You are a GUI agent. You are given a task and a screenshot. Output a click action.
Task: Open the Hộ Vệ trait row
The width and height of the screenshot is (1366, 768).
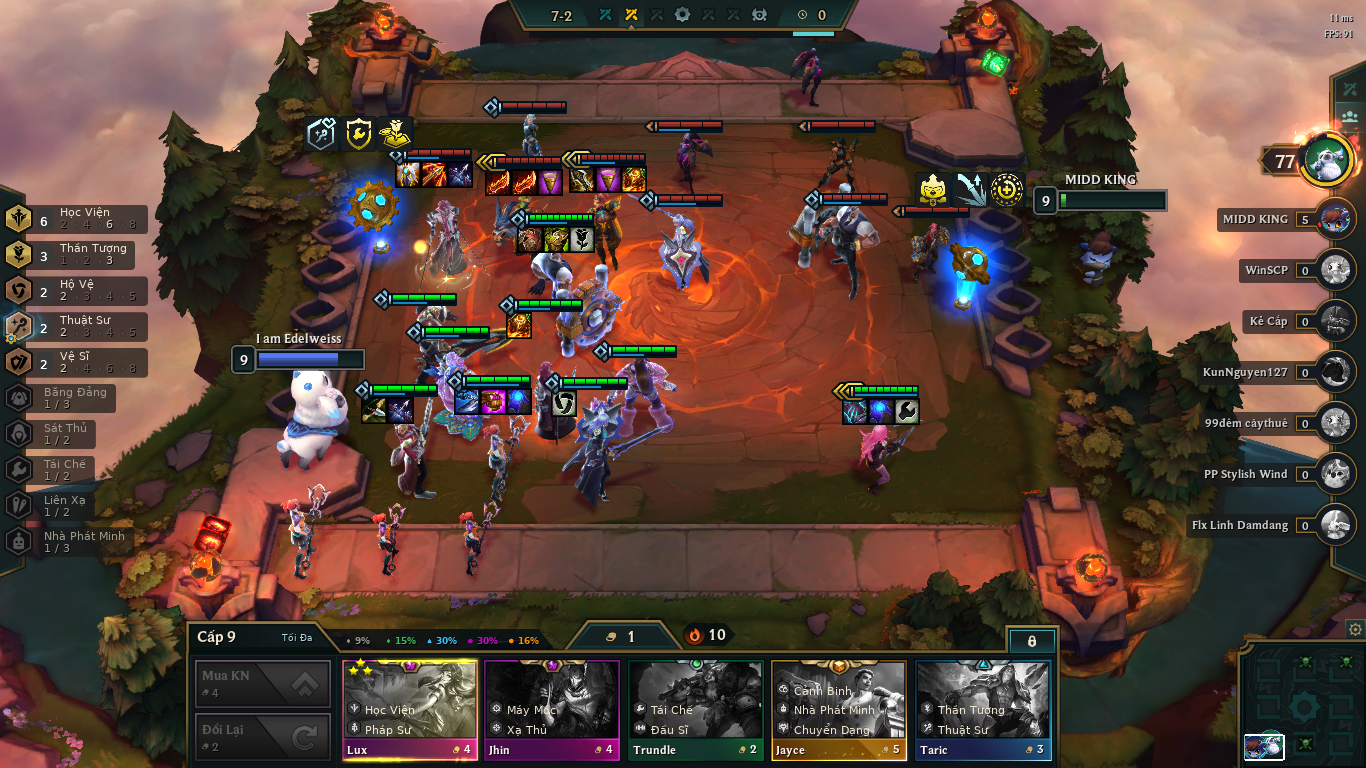[x=76, y=291]
